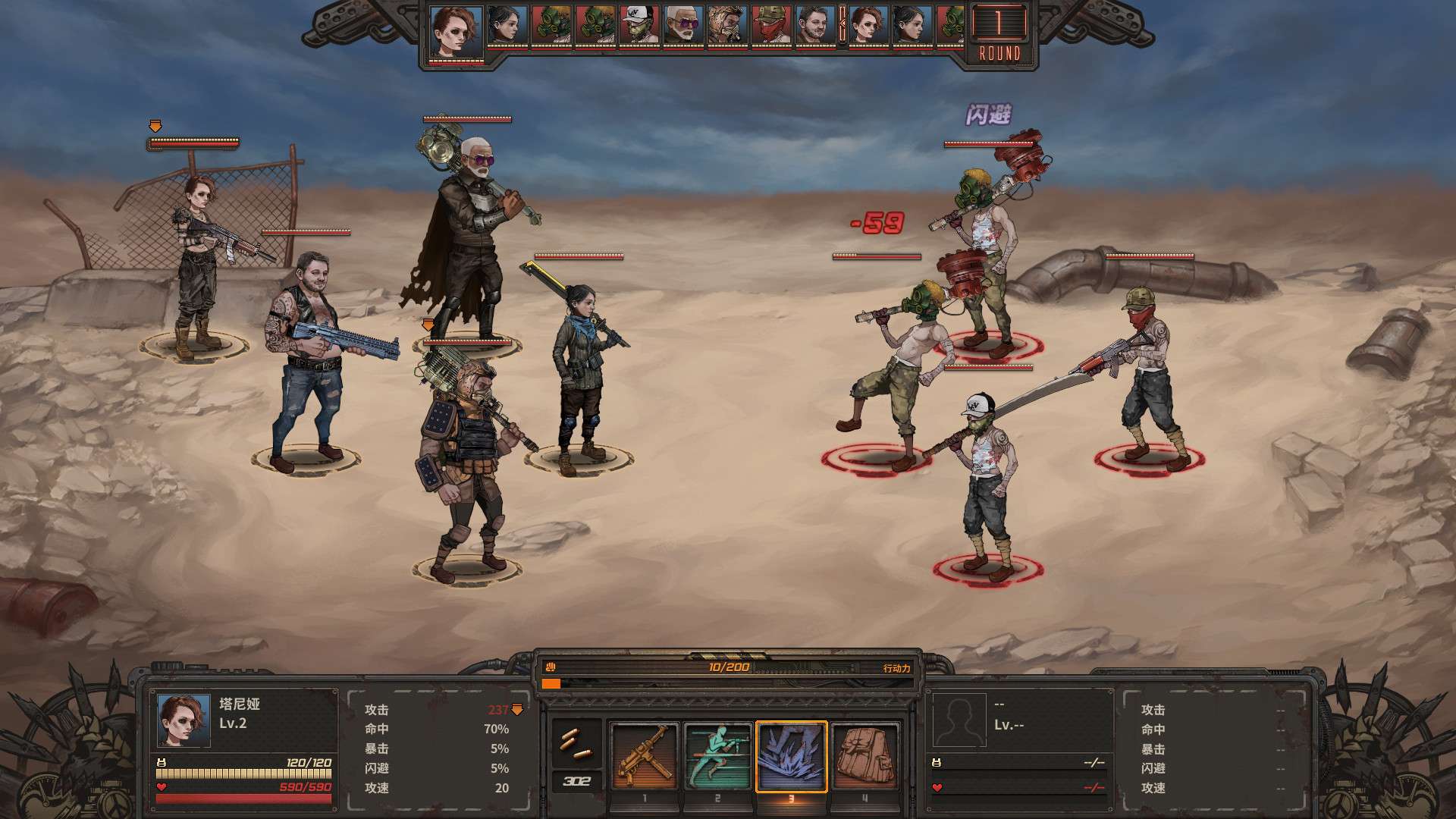Select the rifle attack skill in slot 1

(x=644, y=756)
